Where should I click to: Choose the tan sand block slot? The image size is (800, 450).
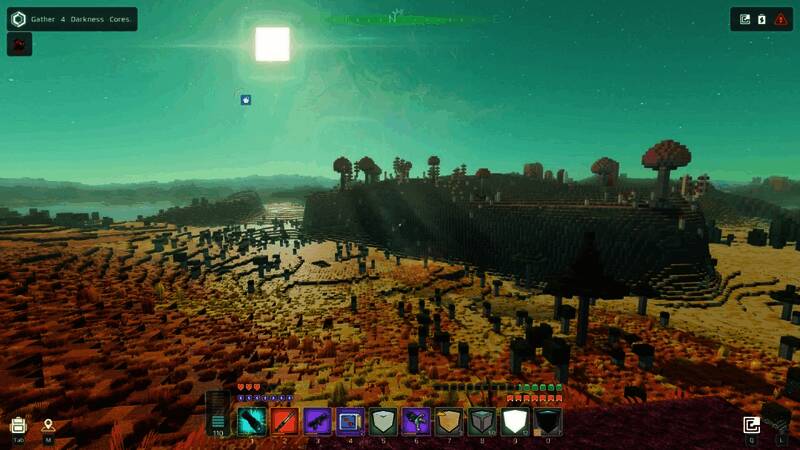click(x=449, y=421)
